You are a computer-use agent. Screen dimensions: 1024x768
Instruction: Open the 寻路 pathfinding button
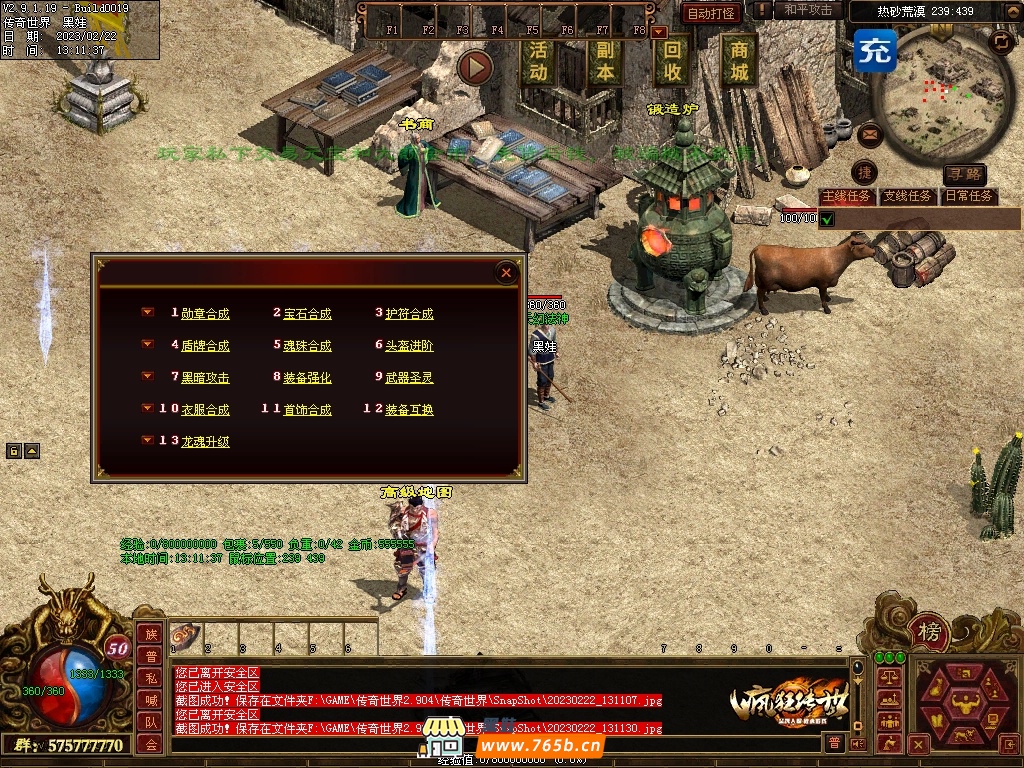[x=964, y=176]
